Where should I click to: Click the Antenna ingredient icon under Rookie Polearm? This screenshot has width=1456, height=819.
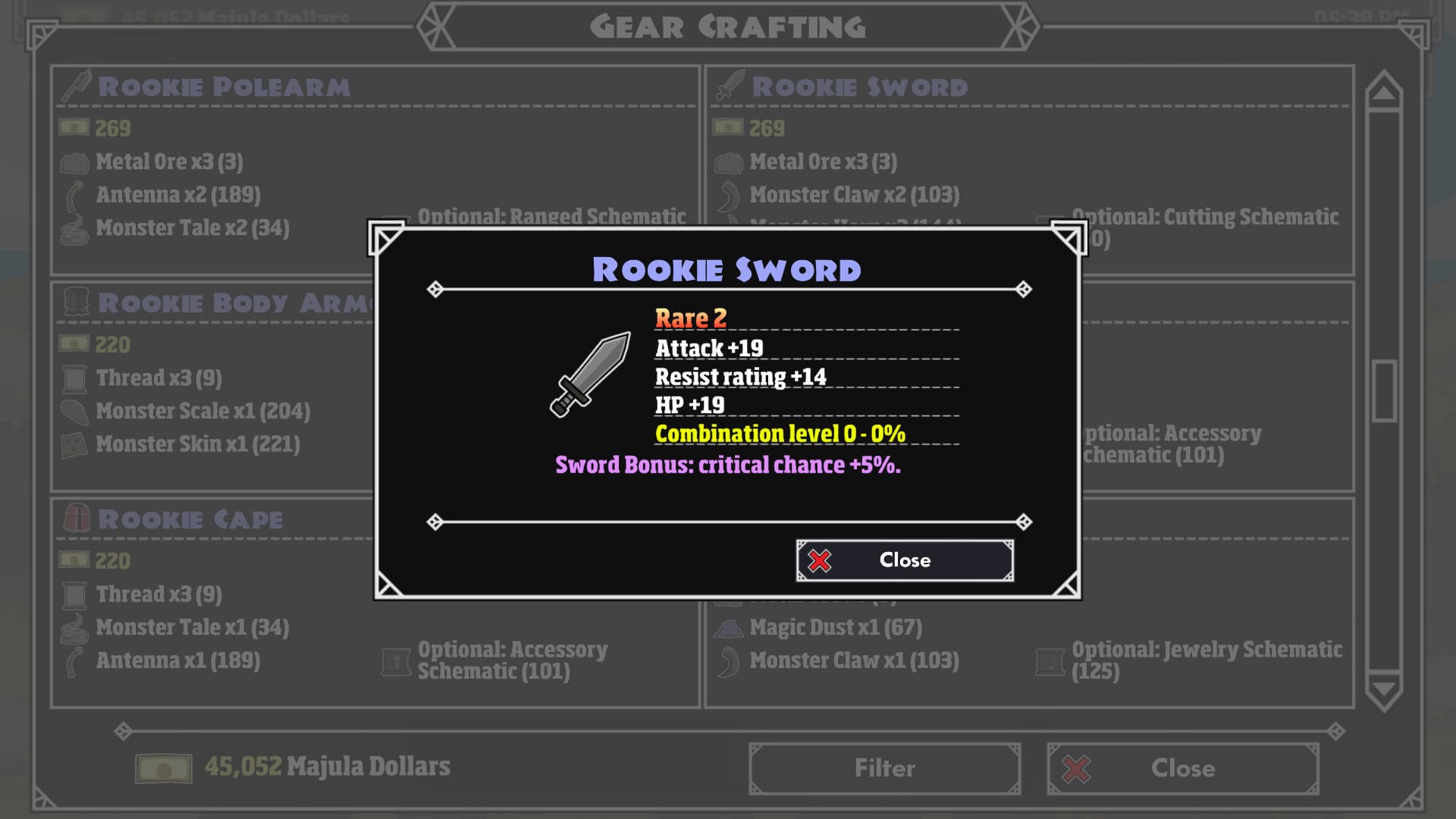tap(74, 194)
